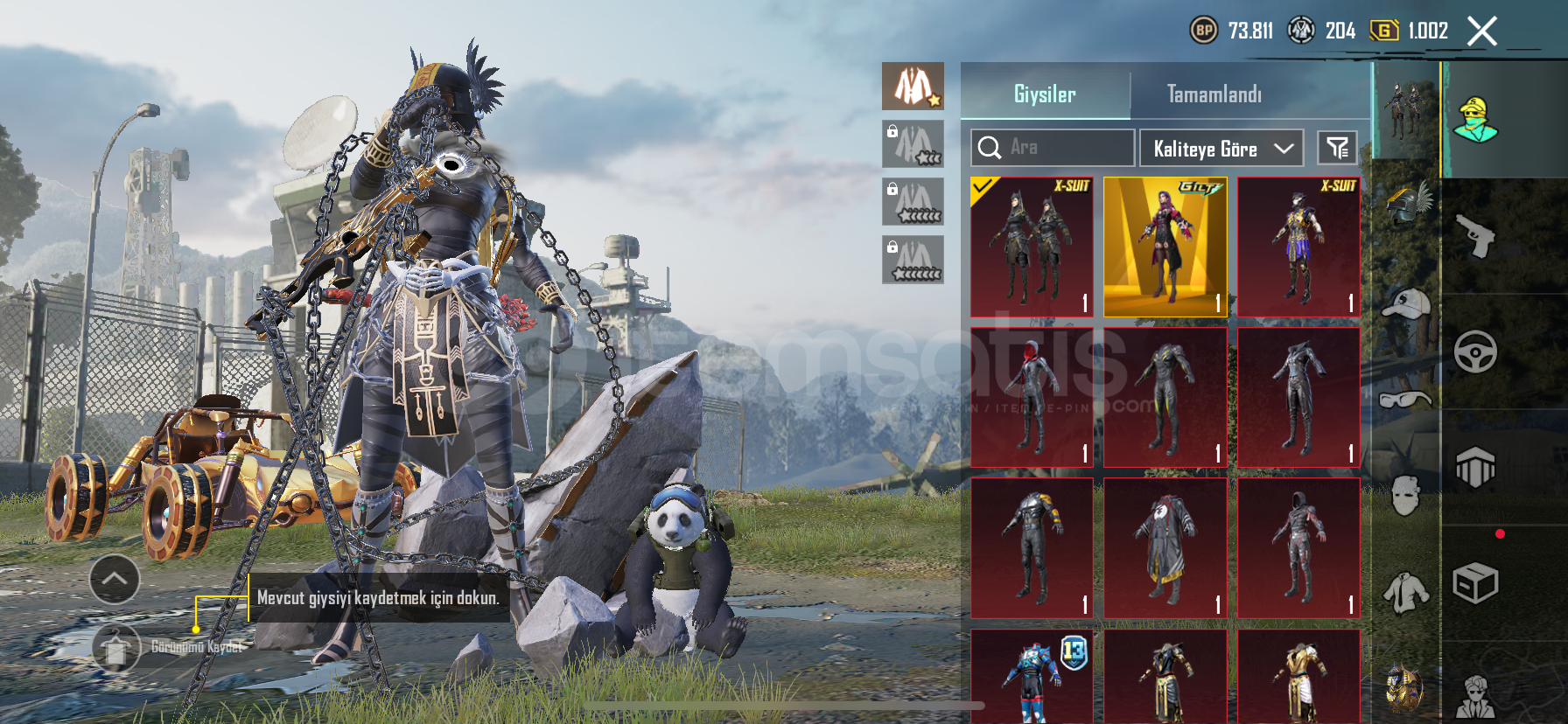Click the Ara search field
Viewport: 1568px width, 724px height.
tap(1053, 148)
